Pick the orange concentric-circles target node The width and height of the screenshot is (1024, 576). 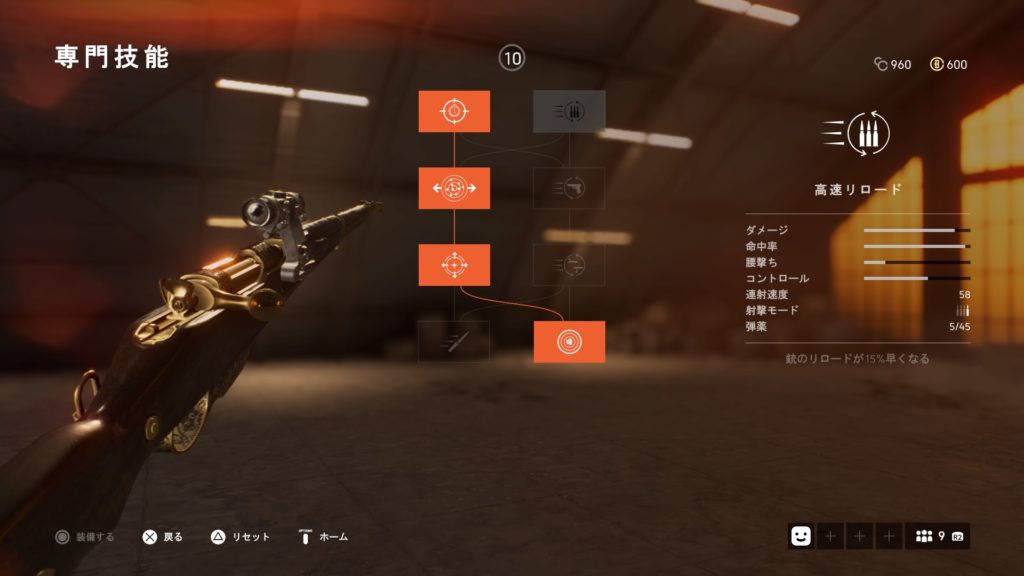click(x=569, y=342)
